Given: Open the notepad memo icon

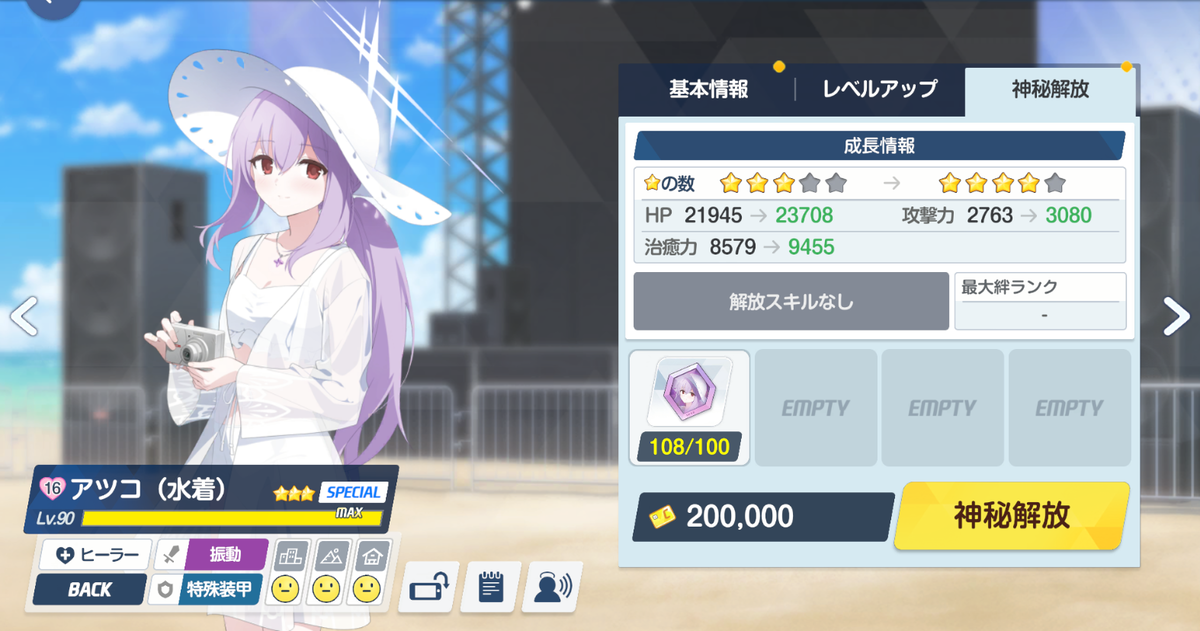Looking at the screenshot, I should [x=490, y=588].
